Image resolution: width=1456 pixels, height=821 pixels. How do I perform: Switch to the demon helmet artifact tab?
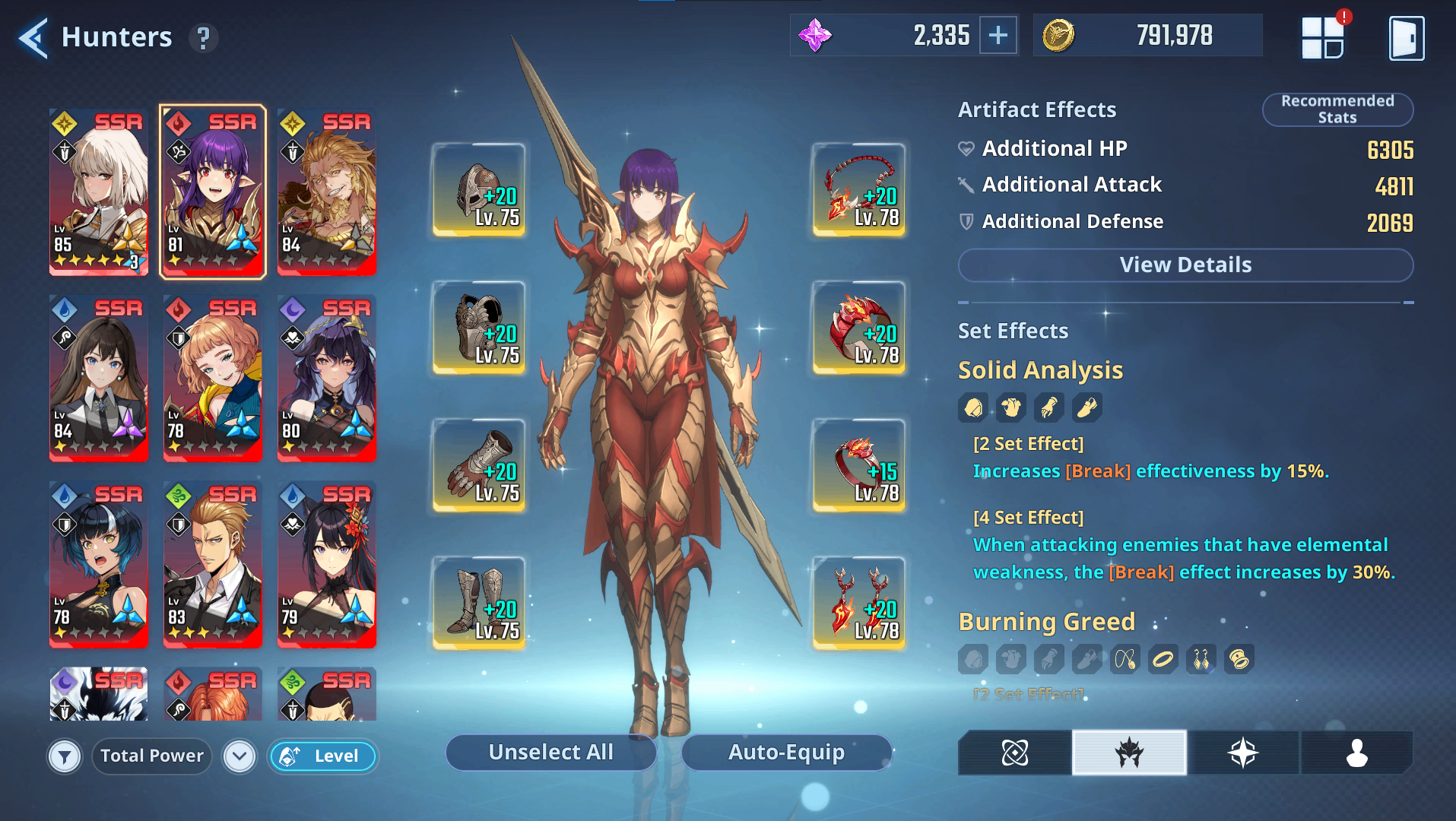(1129, 753)
